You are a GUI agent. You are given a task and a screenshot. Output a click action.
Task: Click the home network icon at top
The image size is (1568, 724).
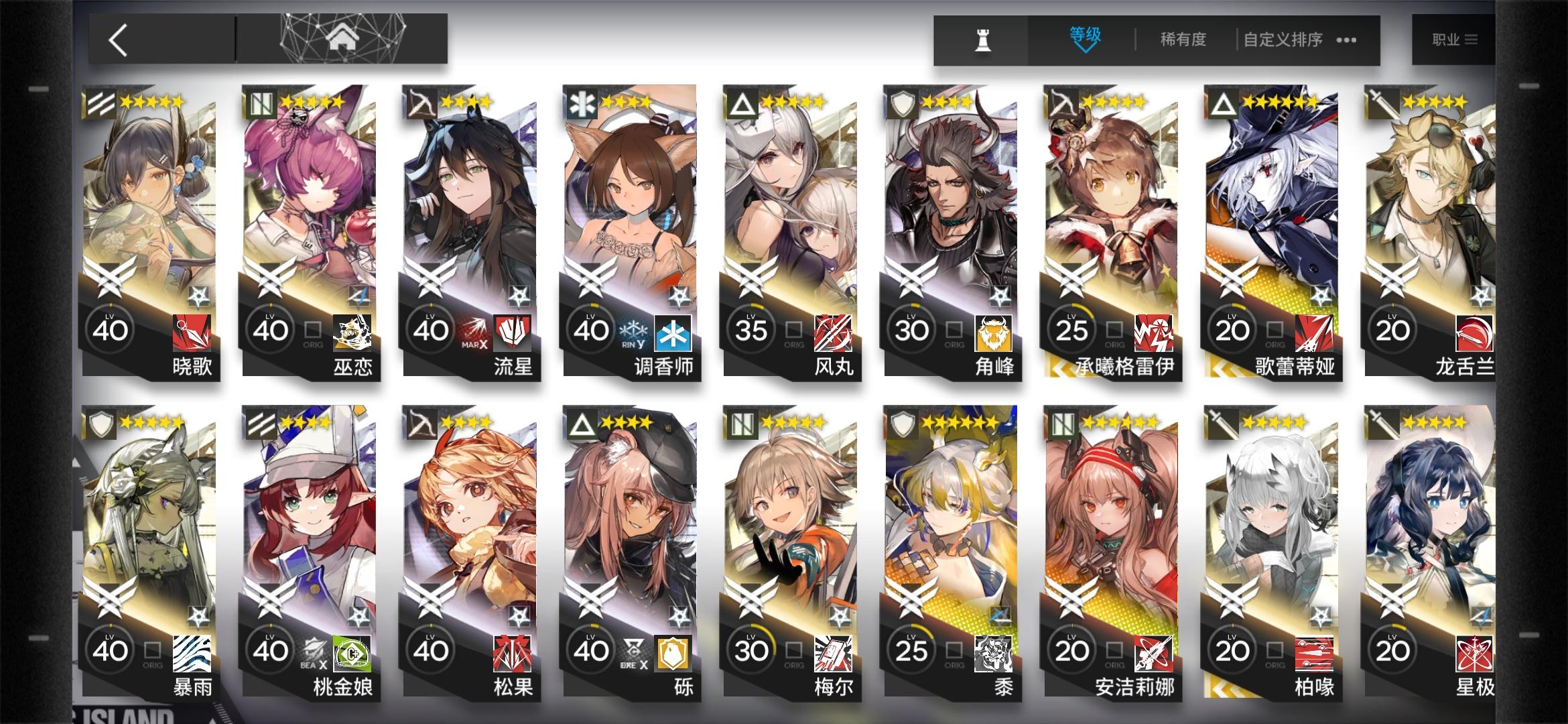[x=344, y=38]
